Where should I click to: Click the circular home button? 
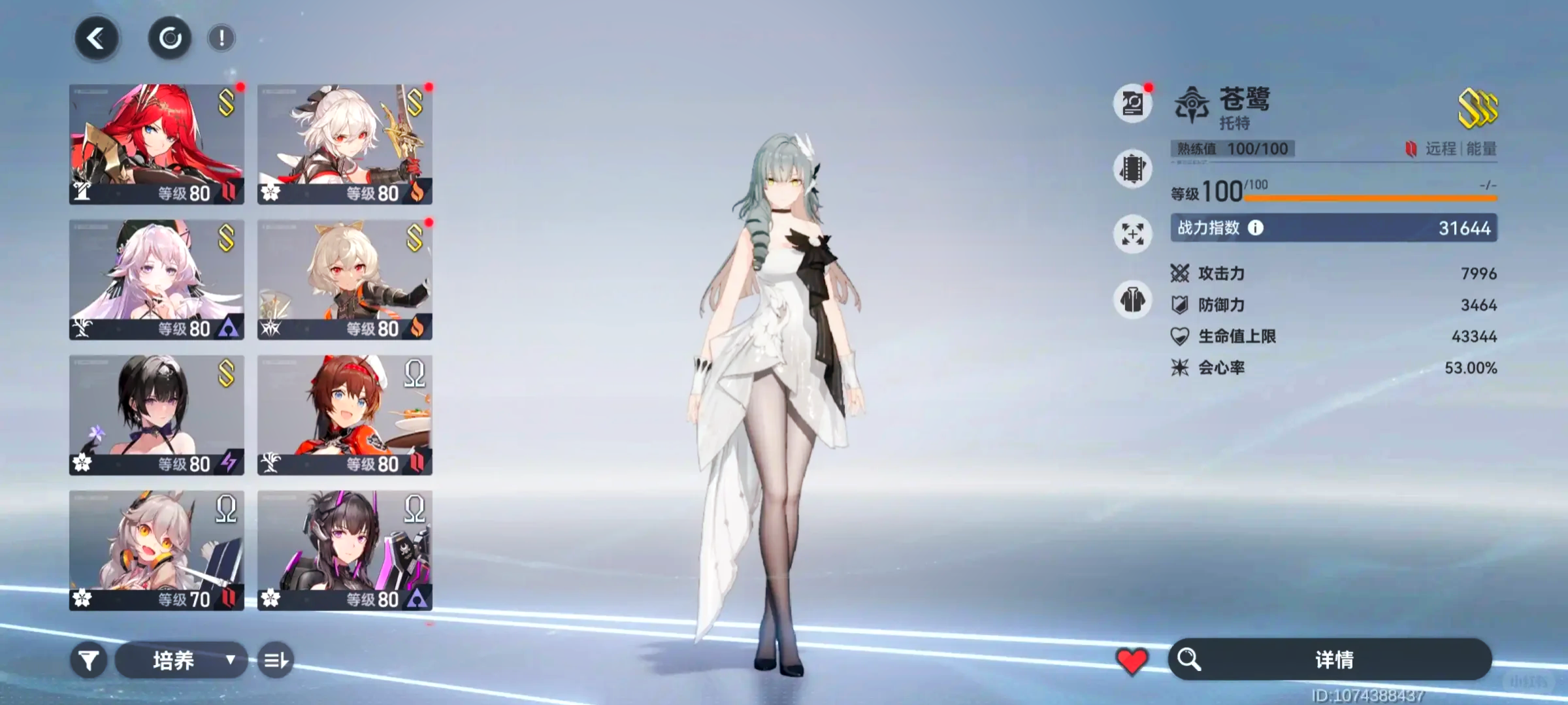pyautogui.click(x=170, y=39)
